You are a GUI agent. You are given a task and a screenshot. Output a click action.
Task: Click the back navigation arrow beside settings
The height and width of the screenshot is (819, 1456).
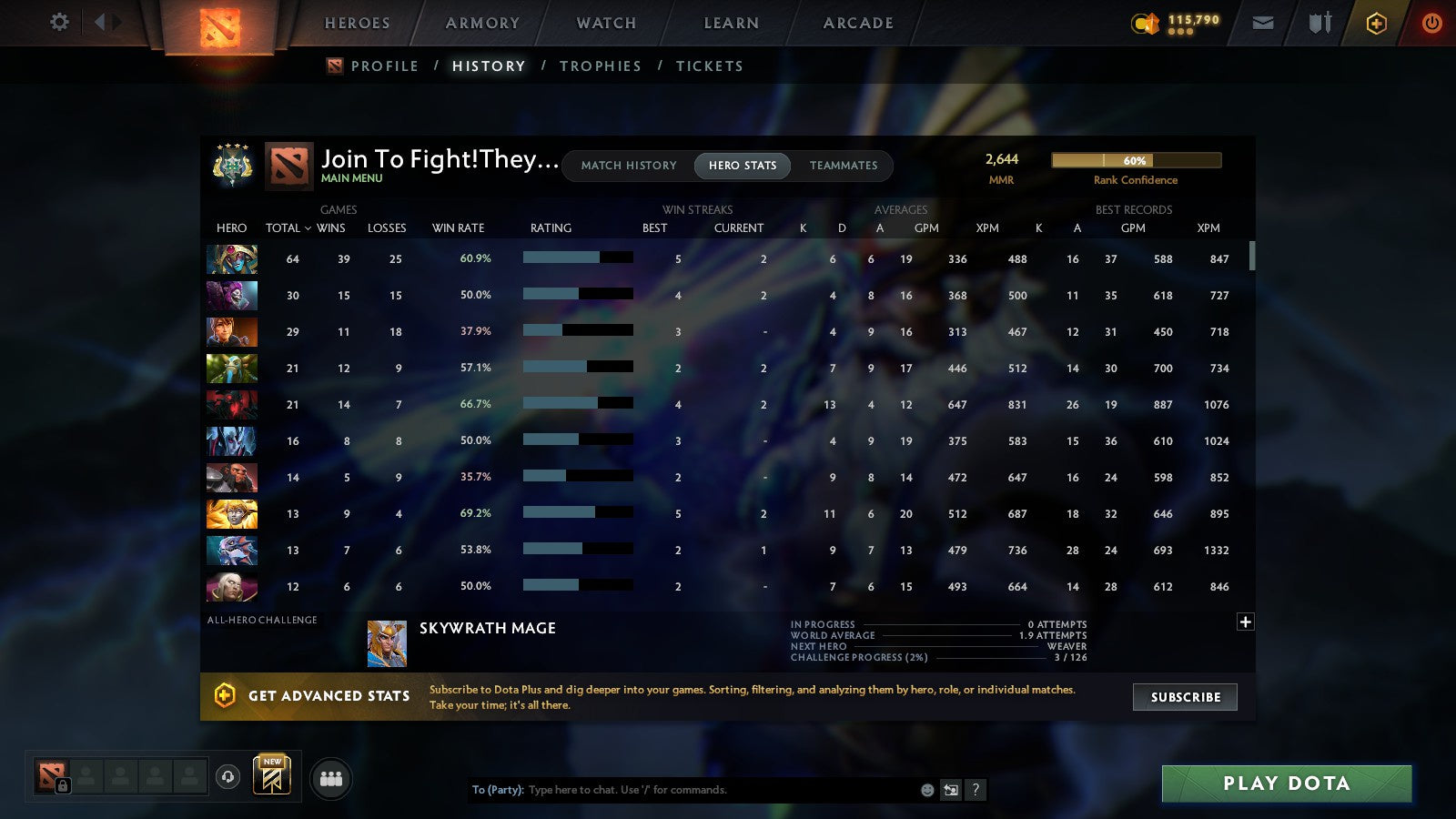[x=100, y=23]
